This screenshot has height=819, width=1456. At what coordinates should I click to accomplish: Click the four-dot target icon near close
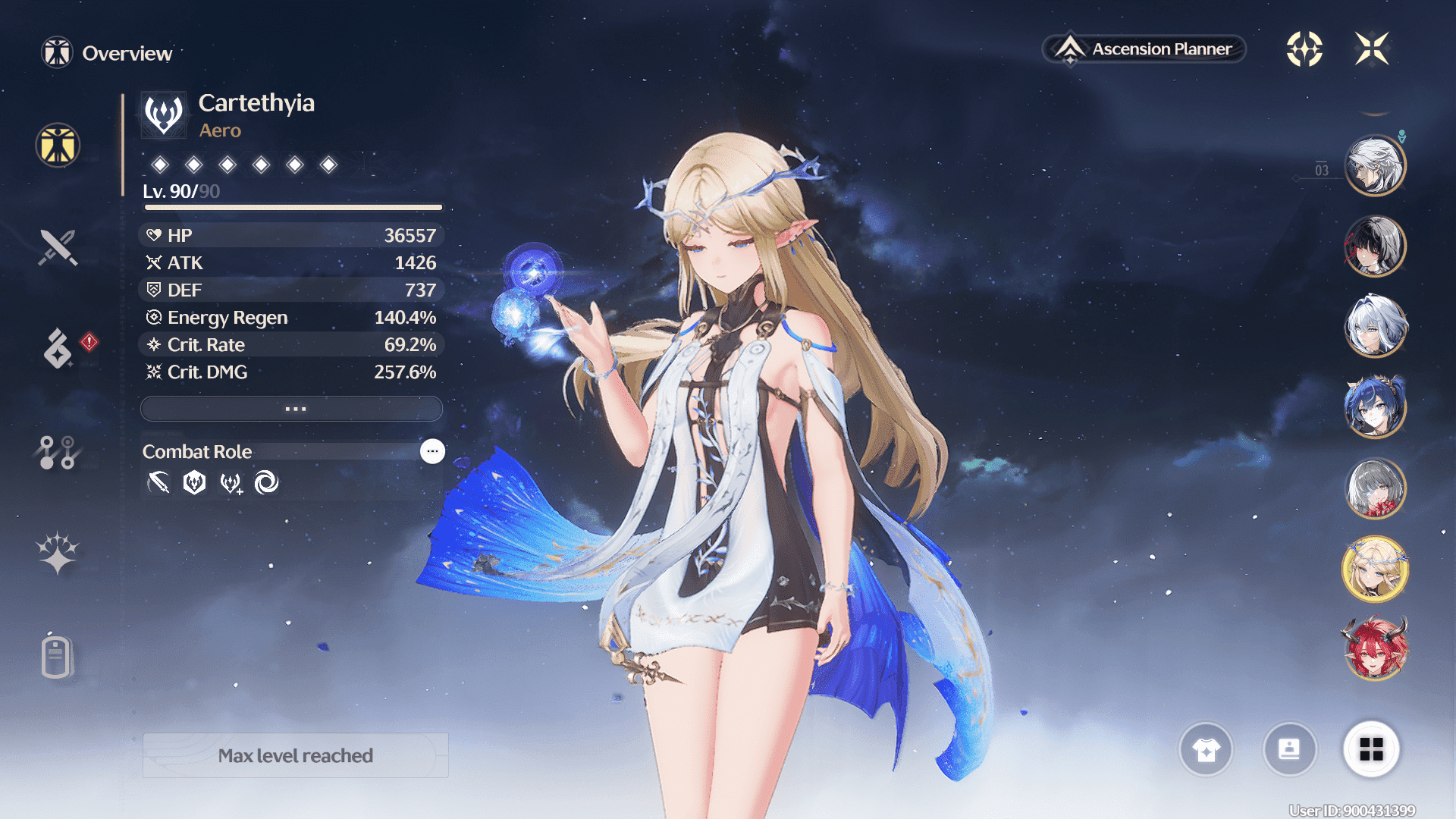point(1304,49)
